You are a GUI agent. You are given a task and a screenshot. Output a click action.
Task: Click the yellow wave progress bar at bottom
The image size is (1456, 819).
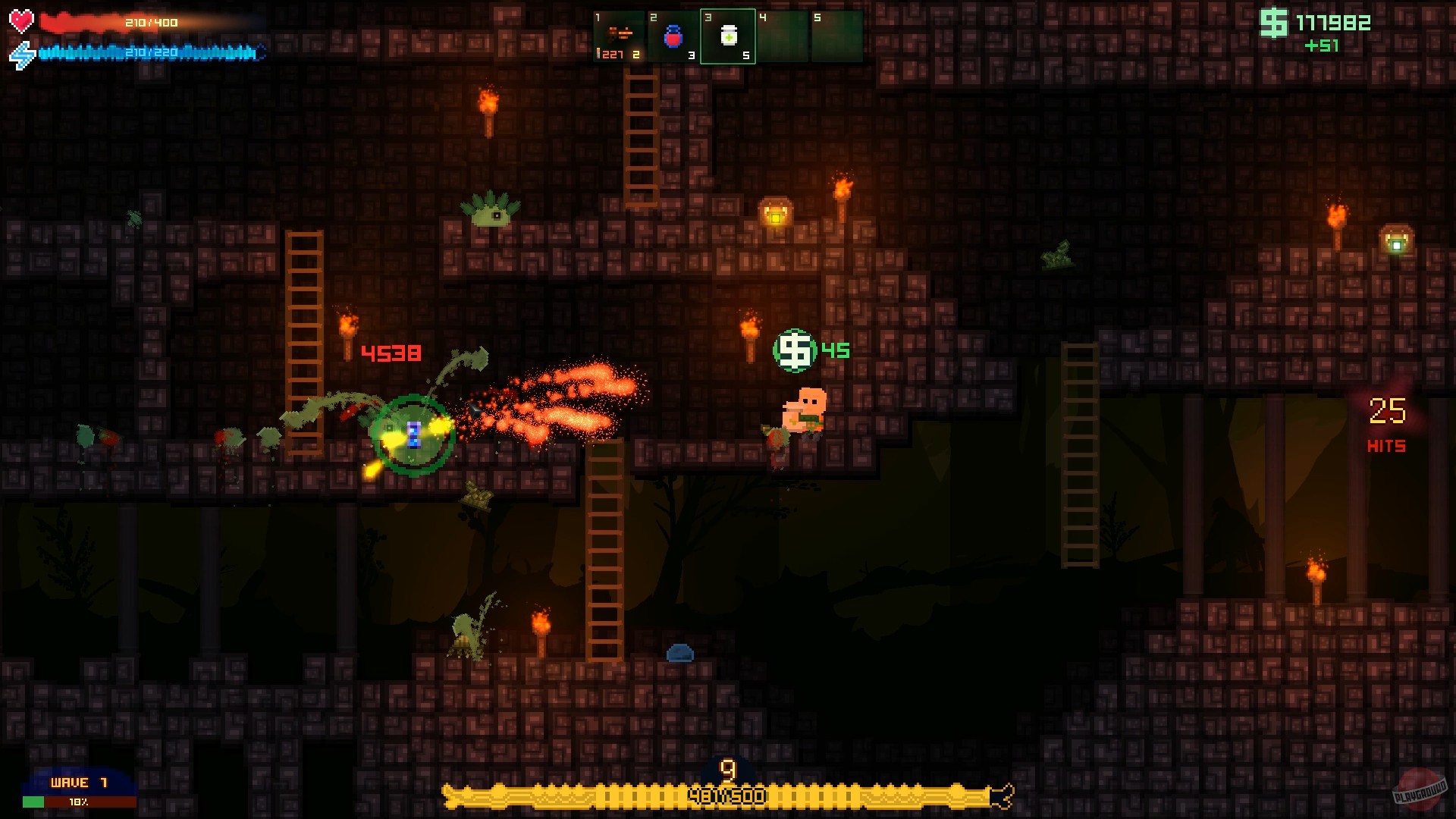tap(726, 795)
